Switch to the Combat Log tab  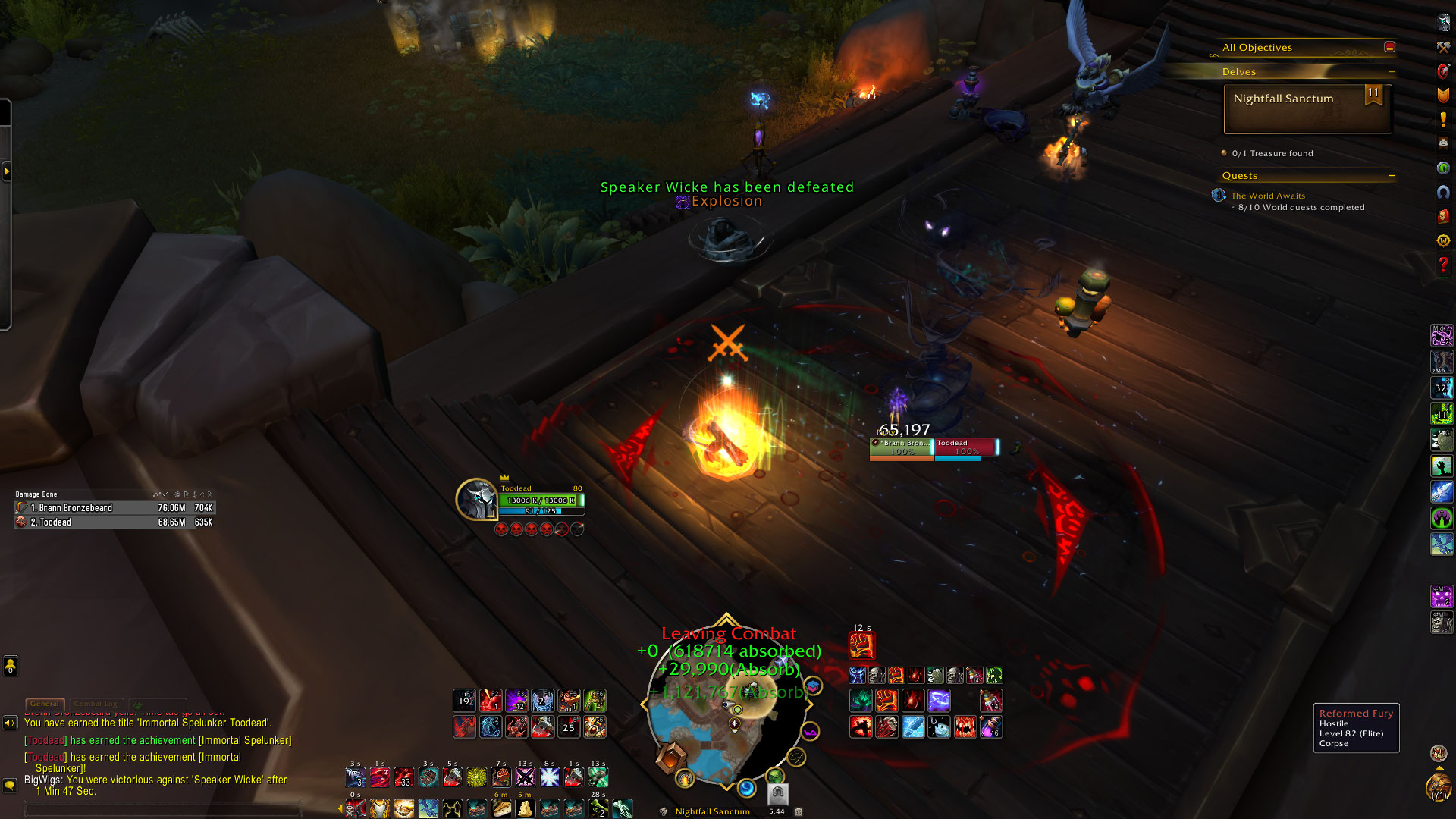[96, 704]
